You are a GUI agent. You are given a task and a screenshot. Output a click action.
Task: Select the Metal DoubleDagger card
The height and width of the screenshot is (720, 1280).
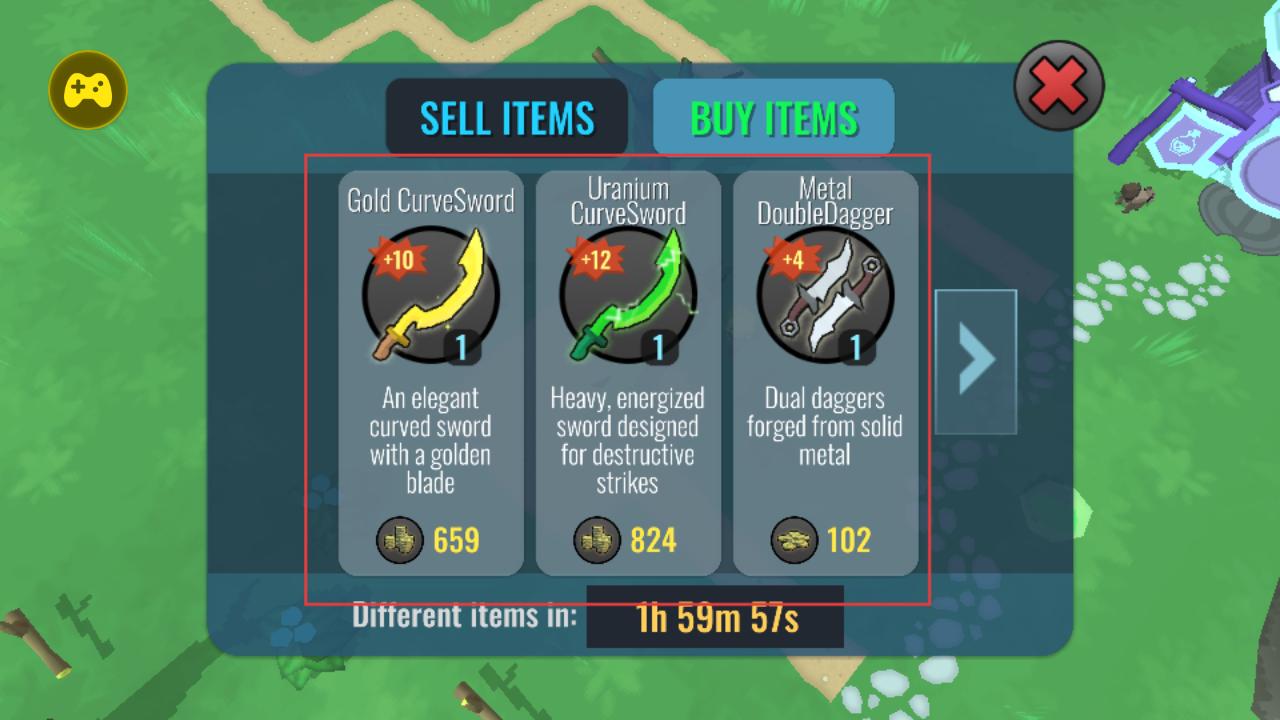click(x=825, y=373)
